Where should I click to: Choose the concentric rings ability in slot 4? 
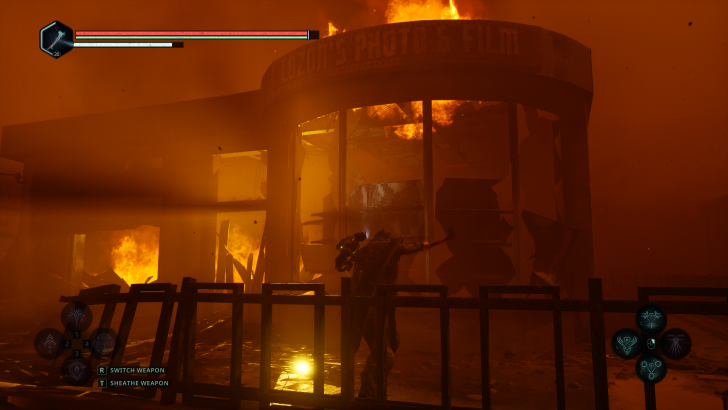click(104, 343)
